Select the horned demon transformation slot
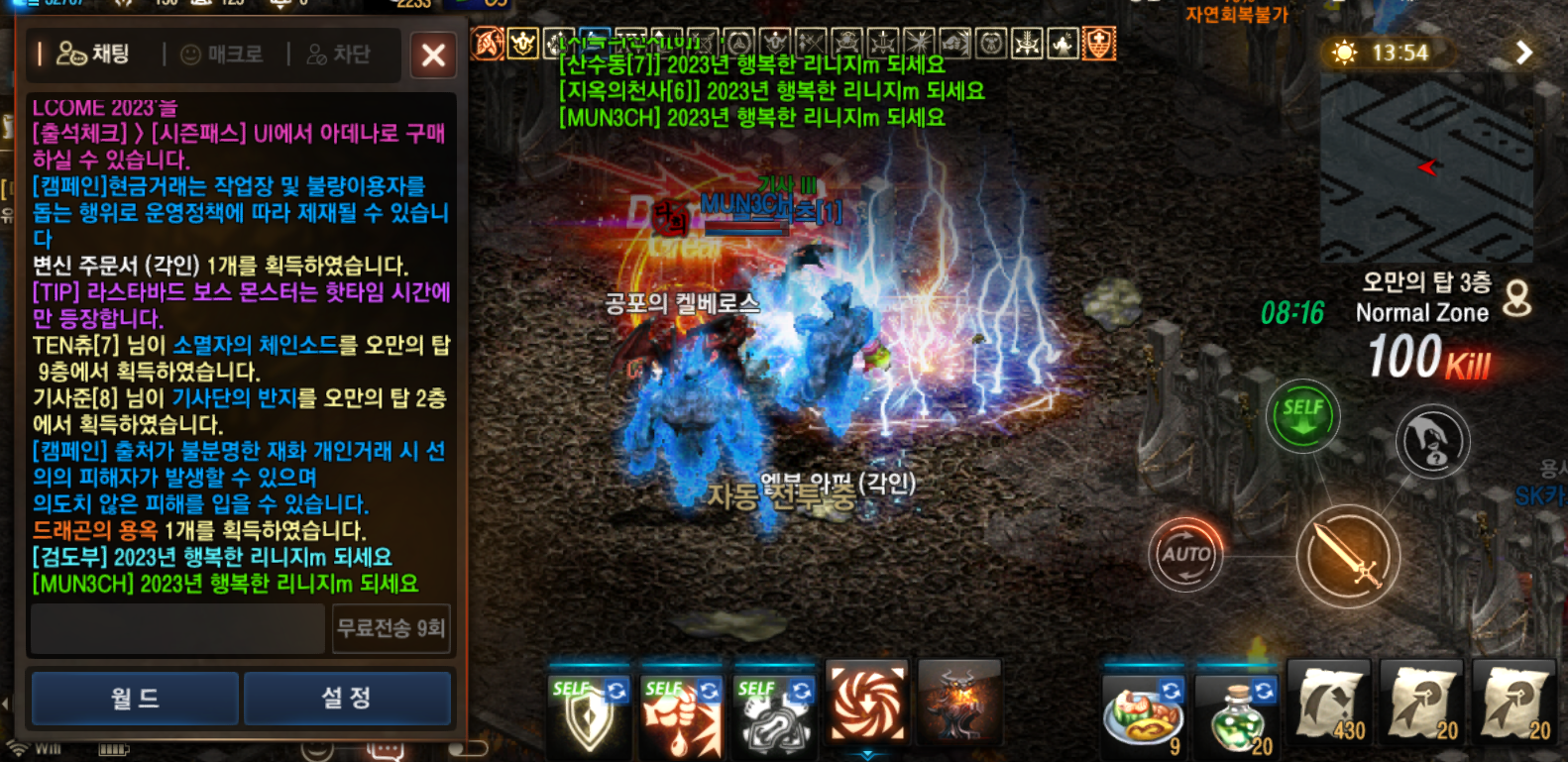 (958, 704)
